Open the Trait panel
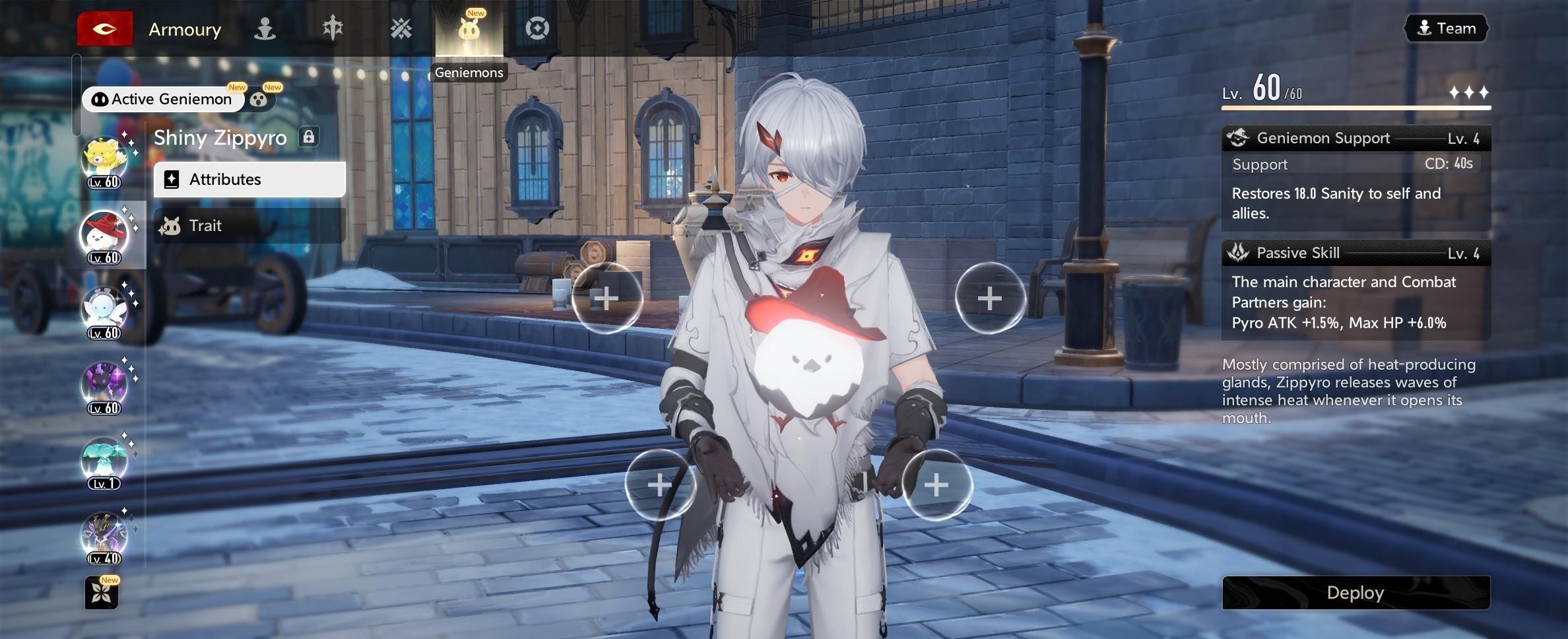This screenshot has width=1568, height=639. point(249,226)
